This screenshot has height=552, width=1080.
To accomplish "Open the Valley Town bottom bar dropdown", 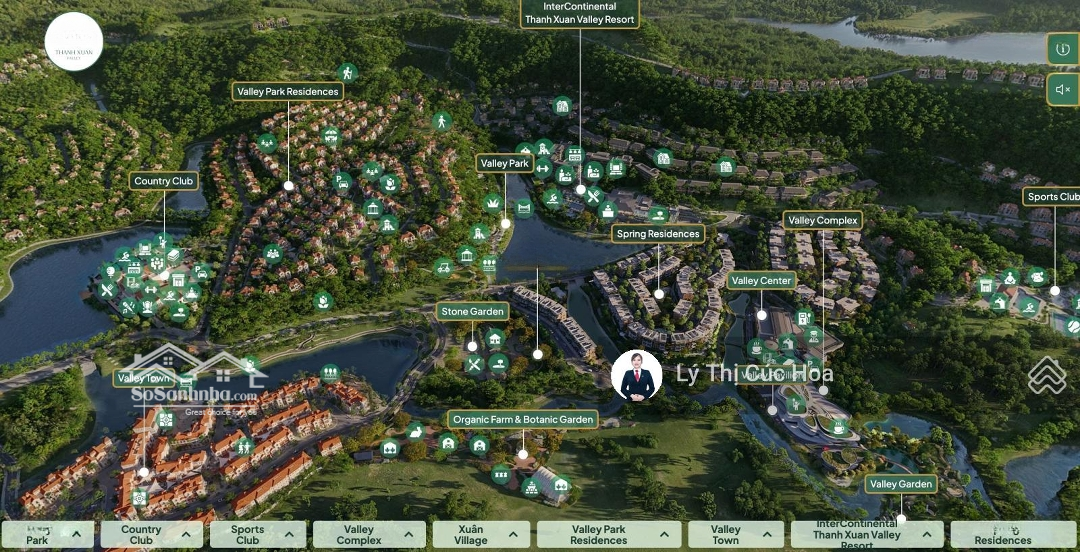I will coord(735,535).
